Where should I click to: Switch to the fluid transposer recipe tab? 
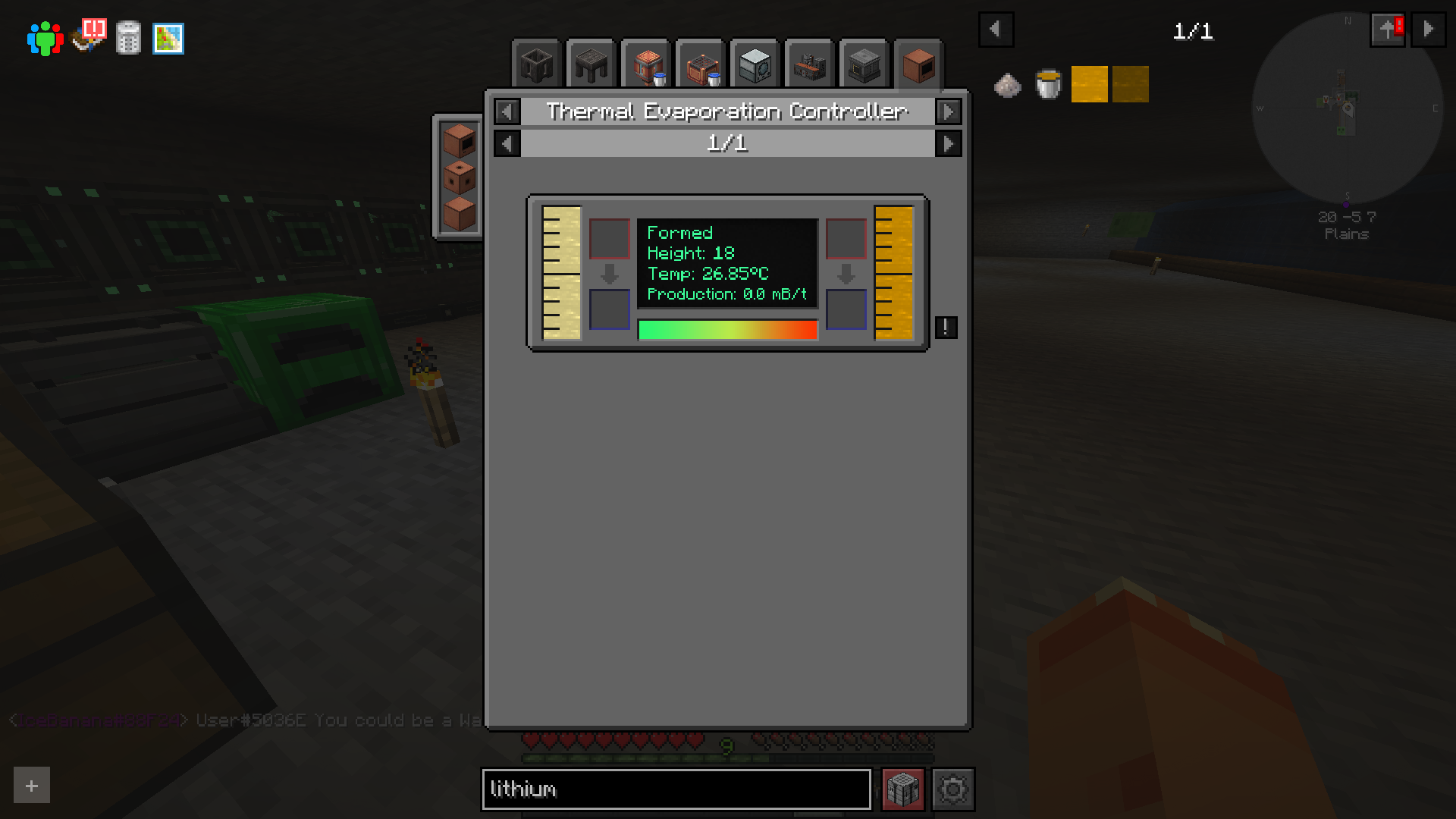click(x=645, y=64)
